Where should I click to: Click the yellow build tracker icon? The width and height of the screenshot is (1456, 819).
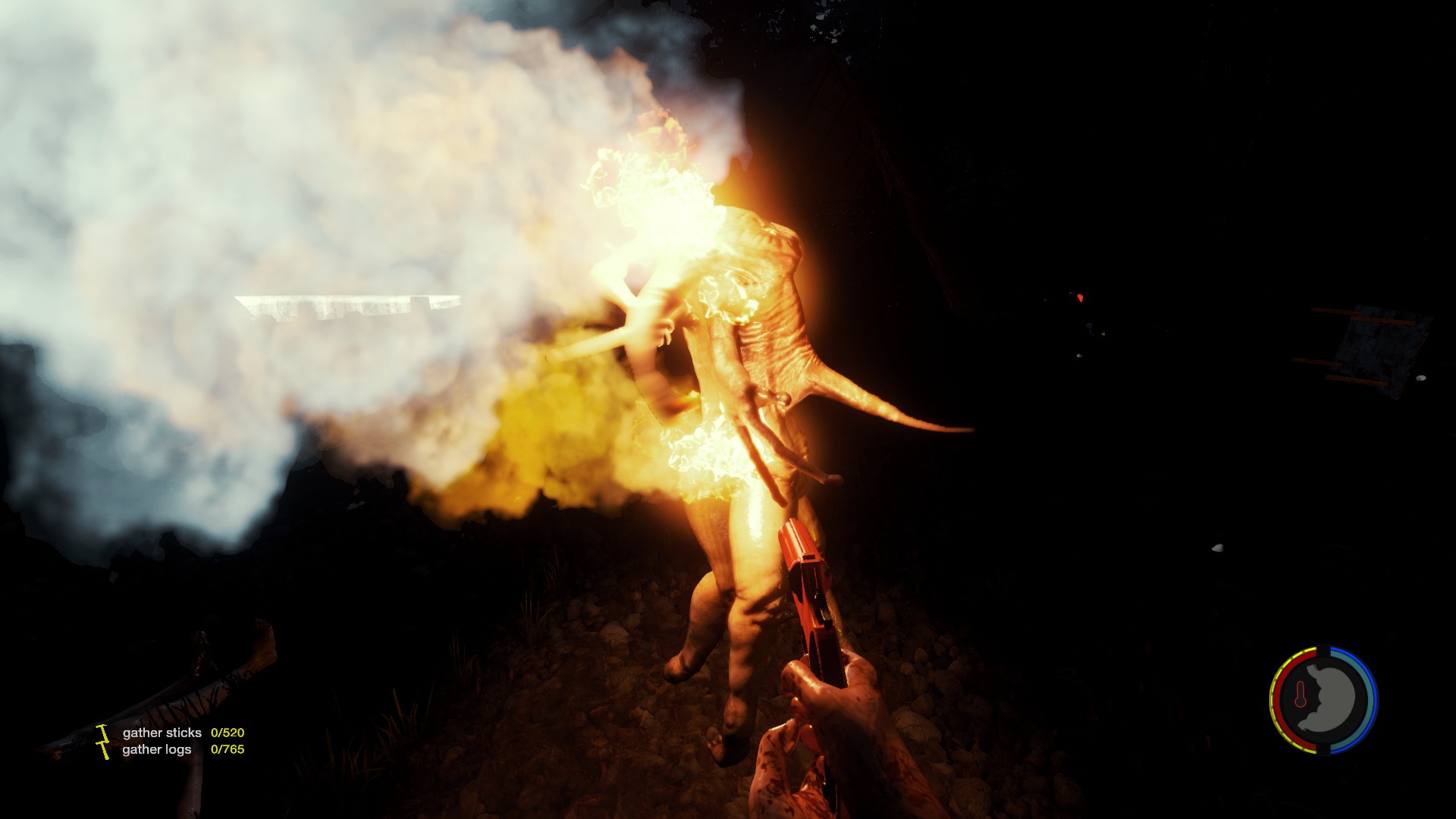[x=103, y=741]
